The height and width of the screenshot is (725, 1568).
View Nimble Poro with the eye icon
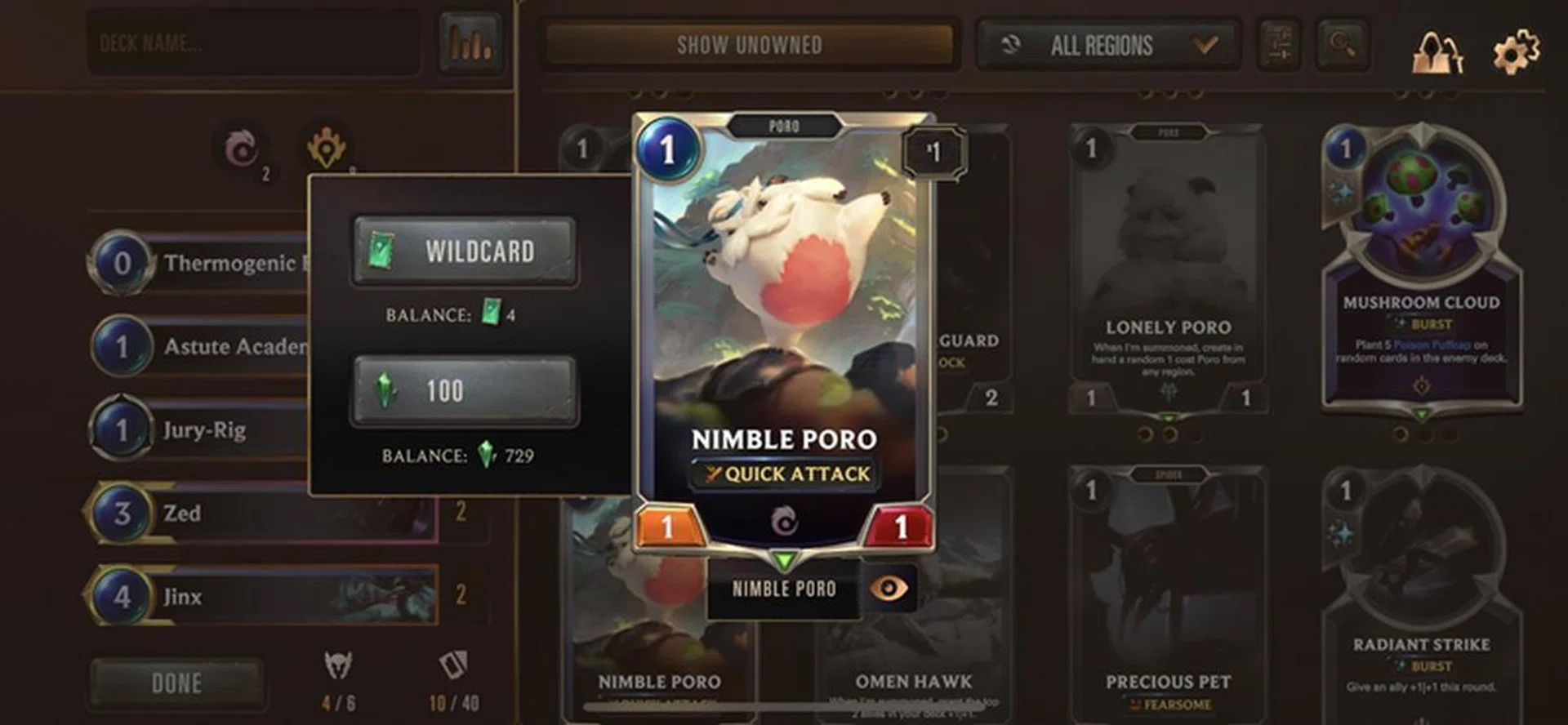889,588
